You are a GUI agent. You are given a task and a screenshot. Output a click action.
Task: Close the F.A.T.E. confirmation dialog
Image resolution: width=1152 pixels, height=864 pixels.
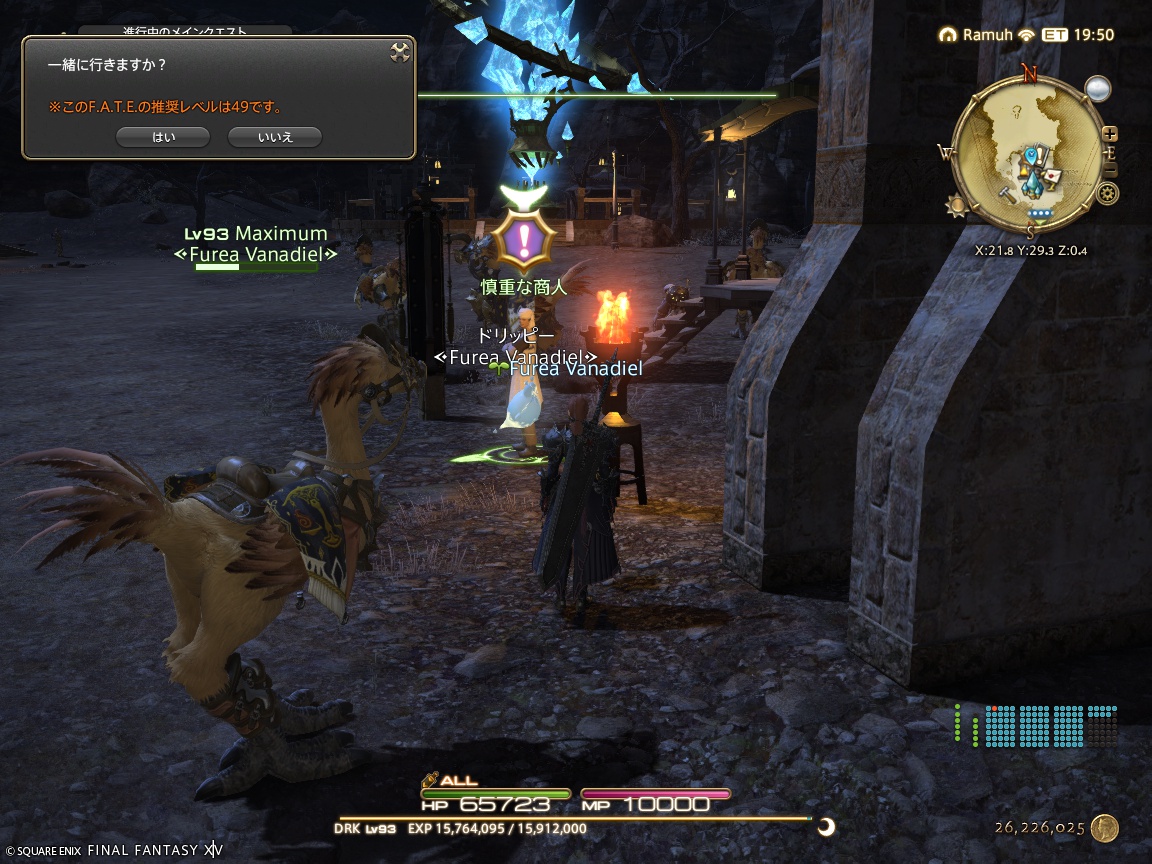400,52
